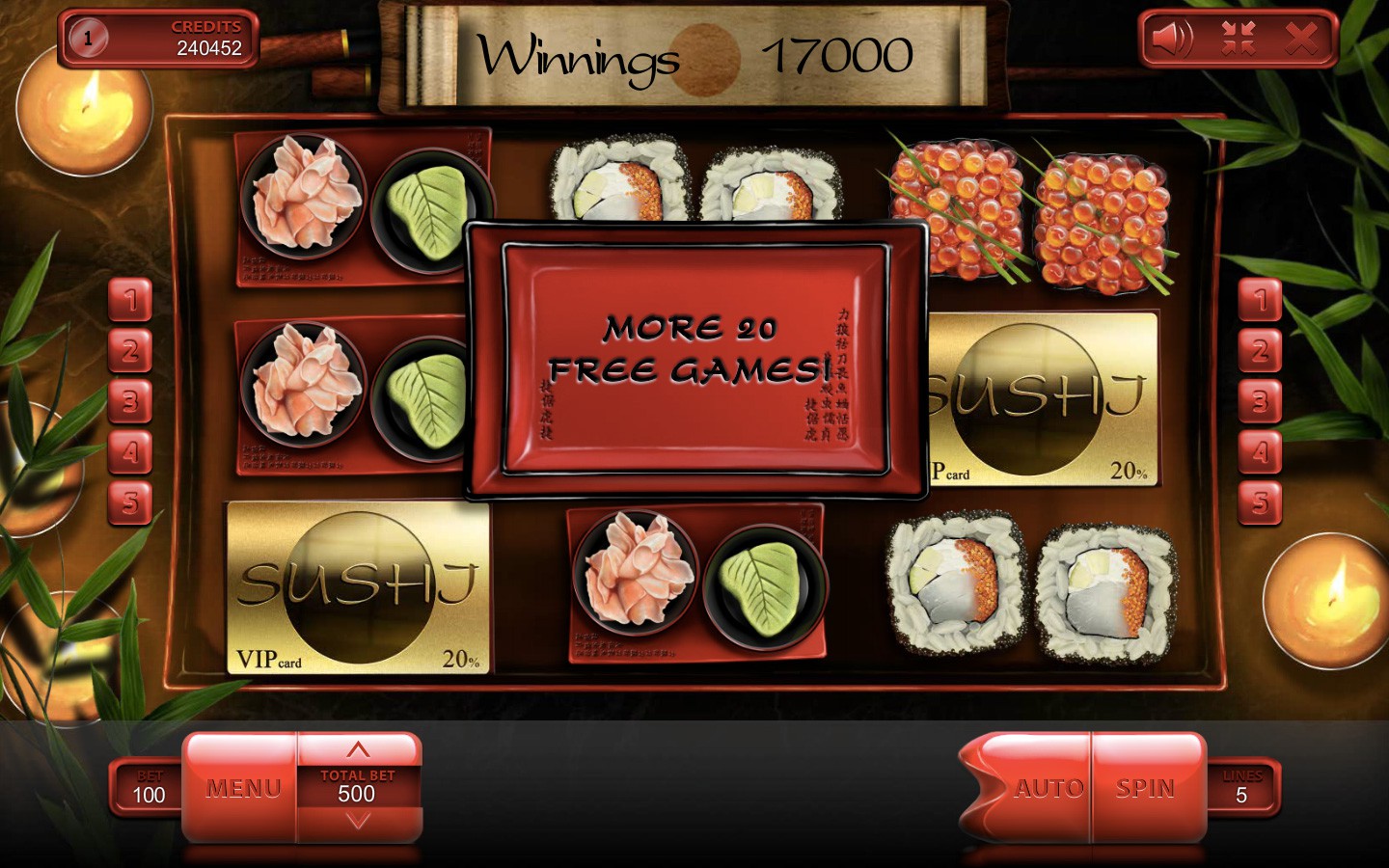Click the Winnings 17000 banner
The height and width of the screenshot is (868, 1389).
(x=694, y=55)
